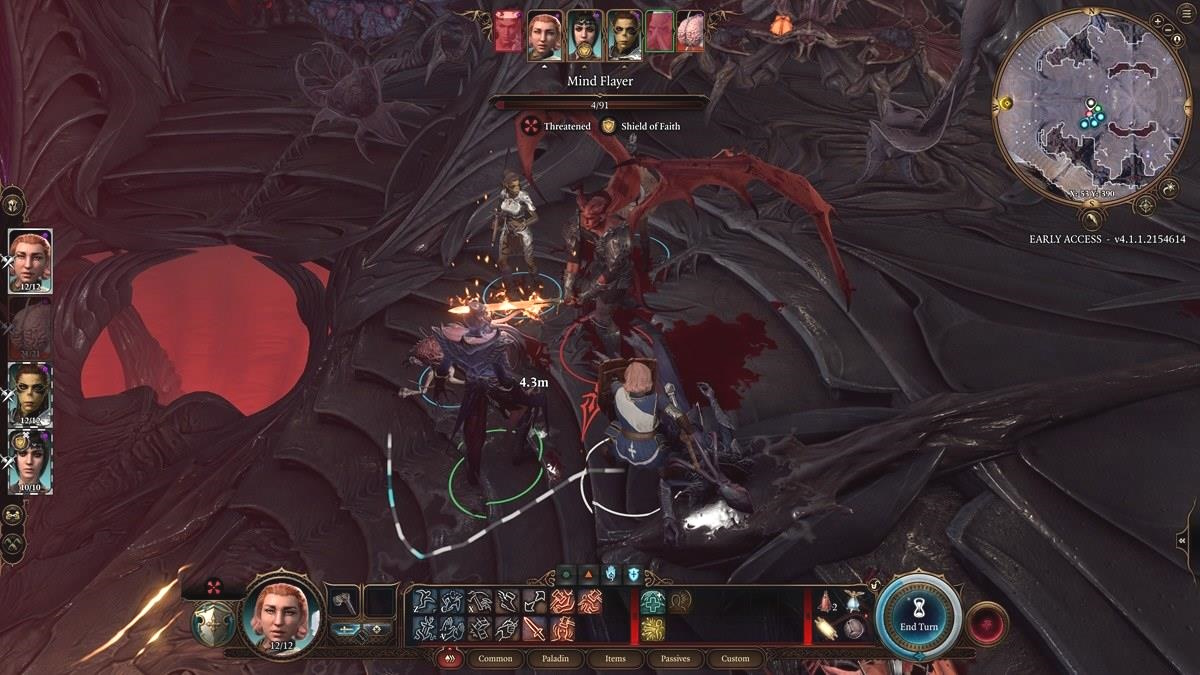Select the Custom hotbar tab
The image size is (1200, 675).
[735, 659]
